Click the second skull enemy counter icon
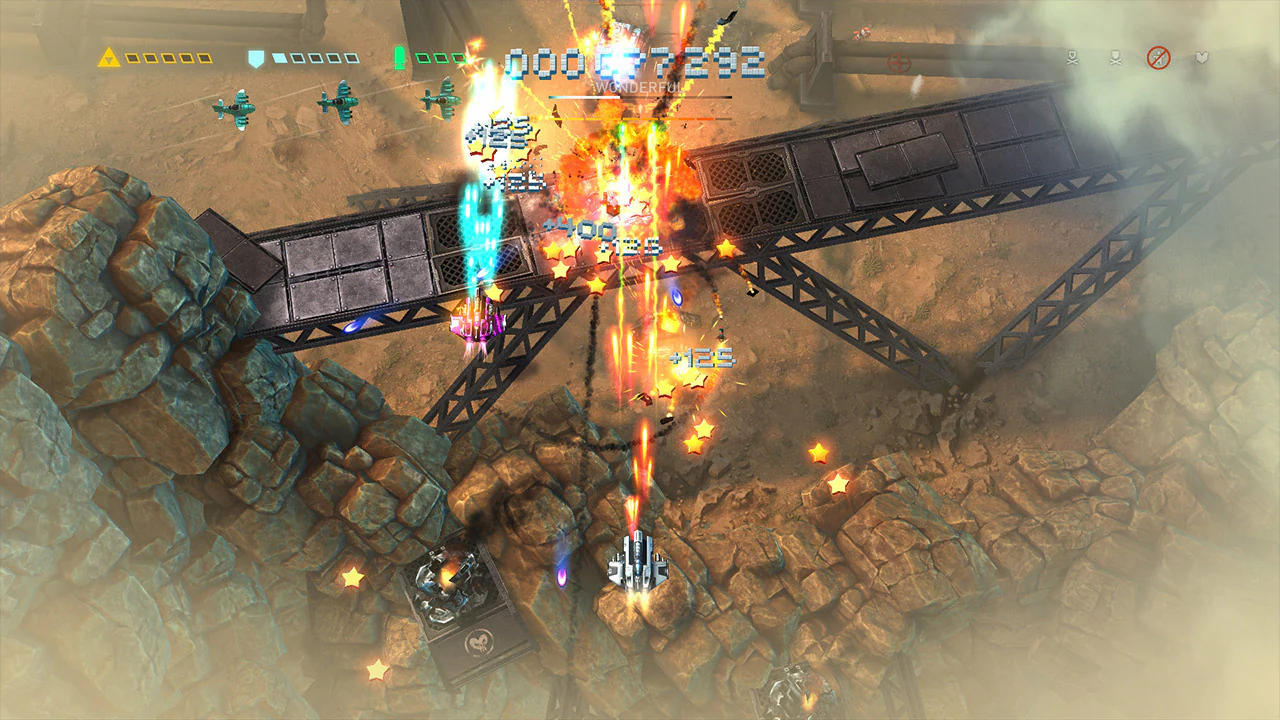 tap(1115, 57)
